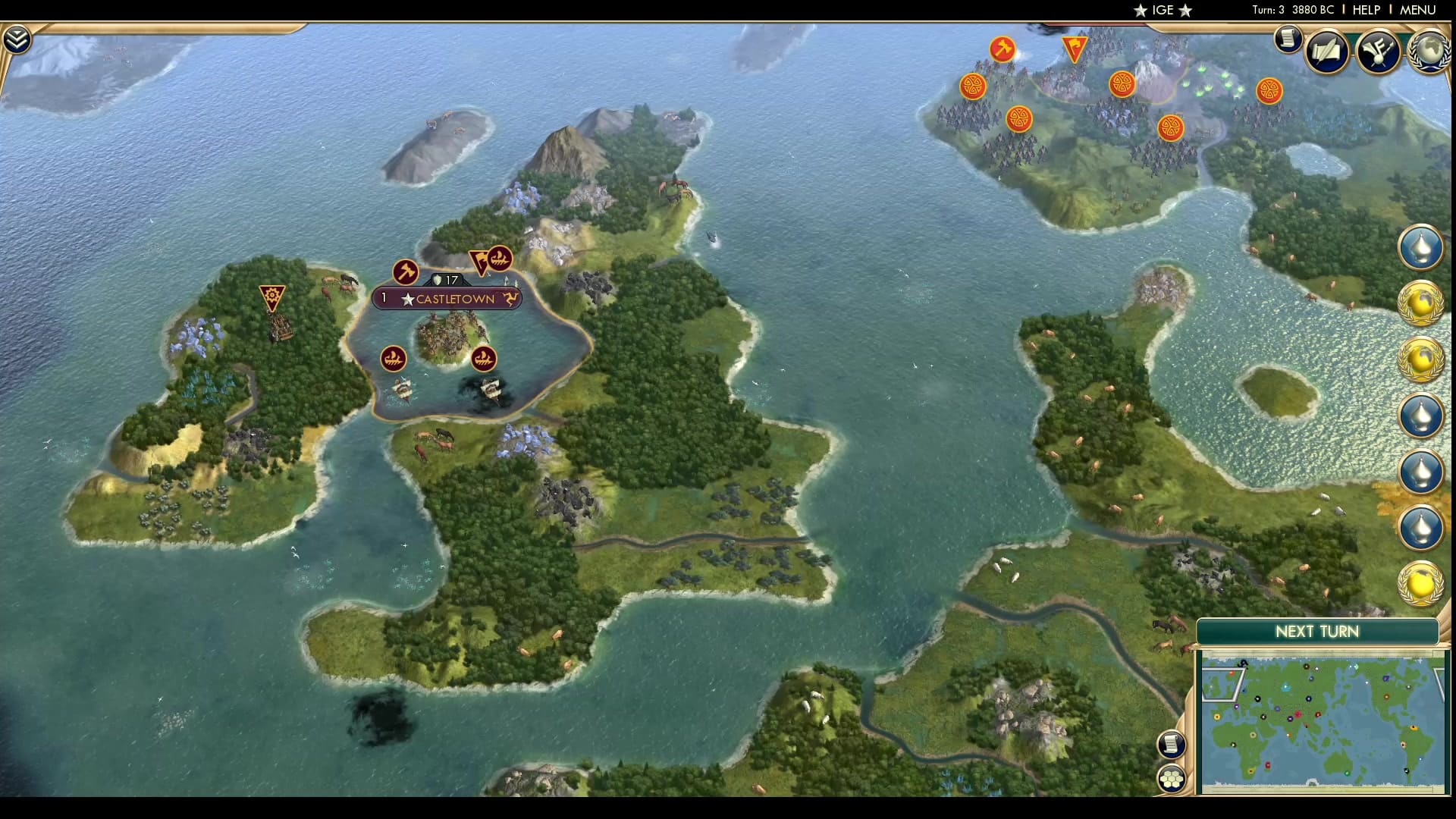The height and width of the screenshot is (819, 1456).
Task: Click the red barbarian flag in the northeast
Action: (1074, 47)
